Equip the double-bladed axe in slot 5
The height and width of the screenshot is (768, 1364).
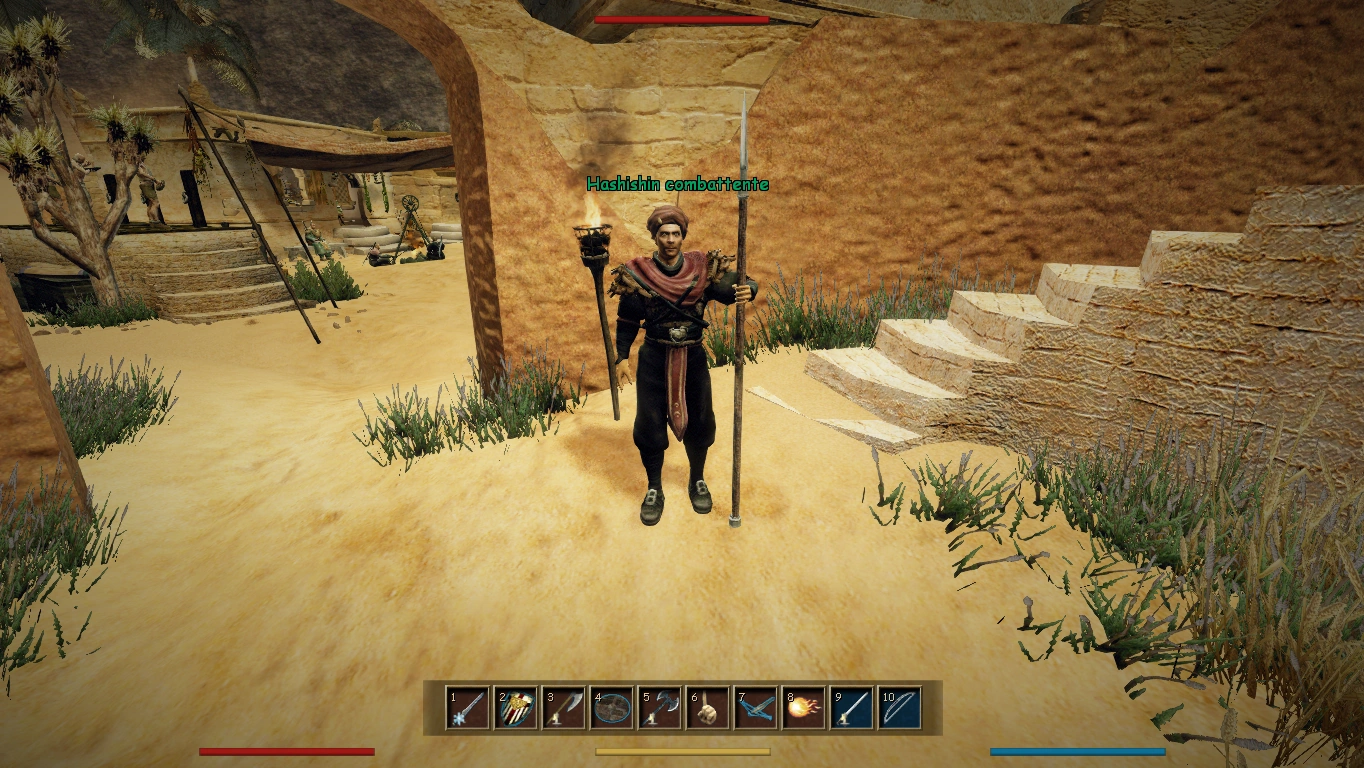pos(659,708)
